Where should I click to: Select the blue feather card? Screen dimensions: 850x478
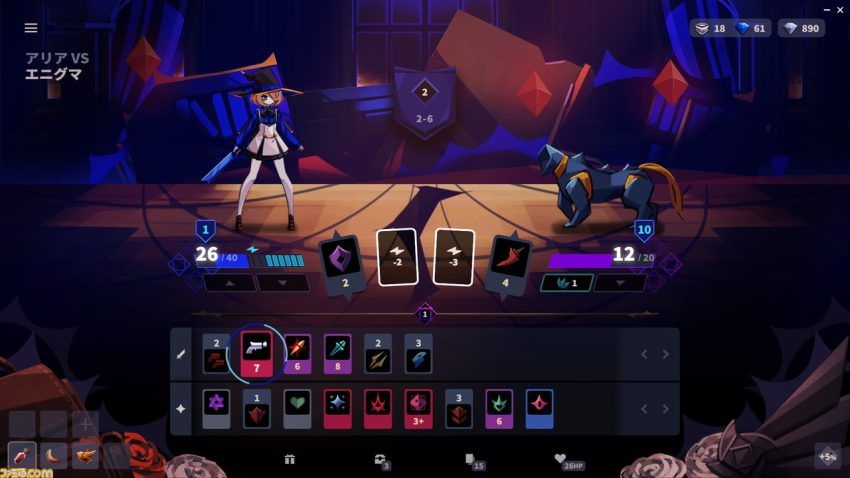tap(418, 353)
